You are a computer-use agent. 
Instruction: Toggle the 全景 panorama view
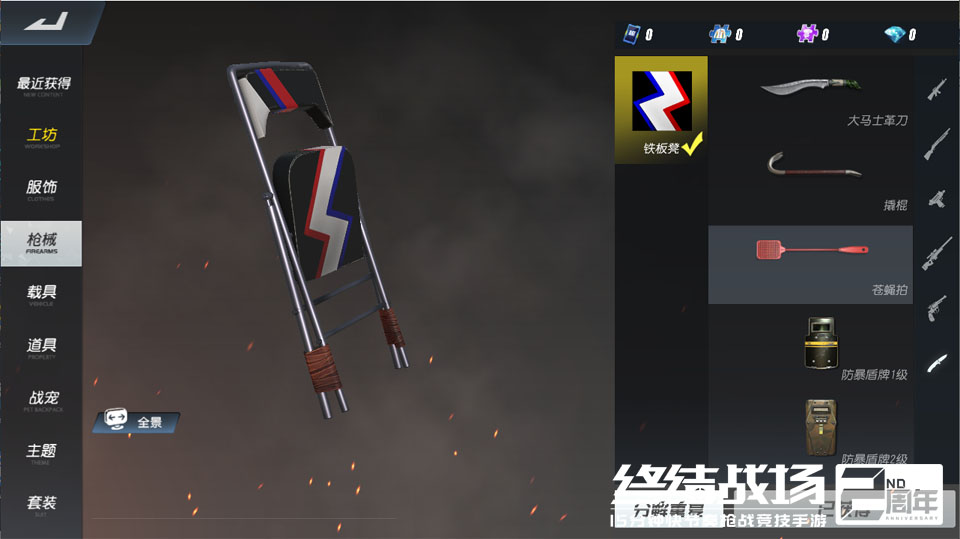tap(137, 422)
